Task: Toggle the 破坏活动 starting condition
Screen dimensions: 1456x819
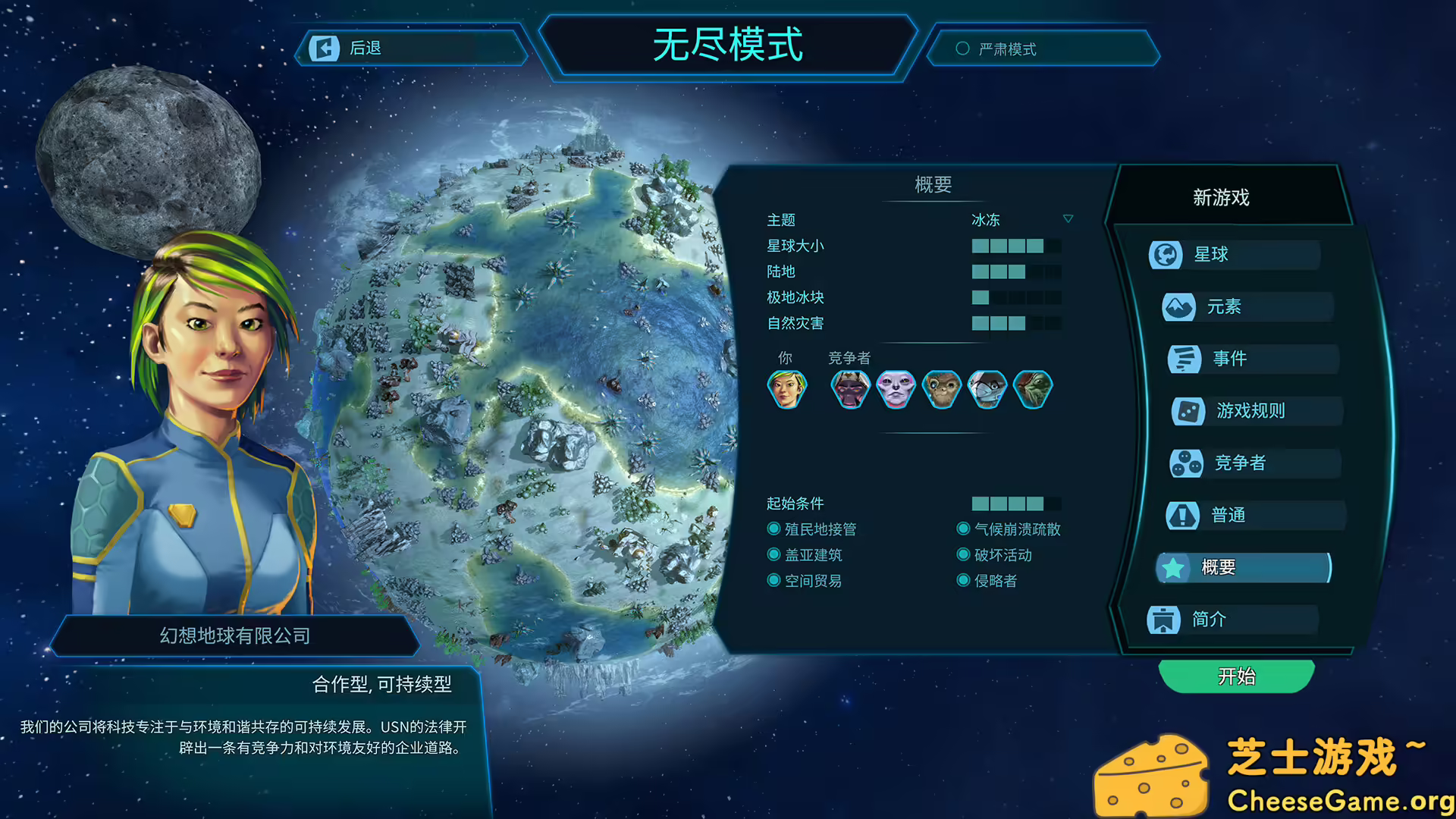Action: (x=963, y=554)
